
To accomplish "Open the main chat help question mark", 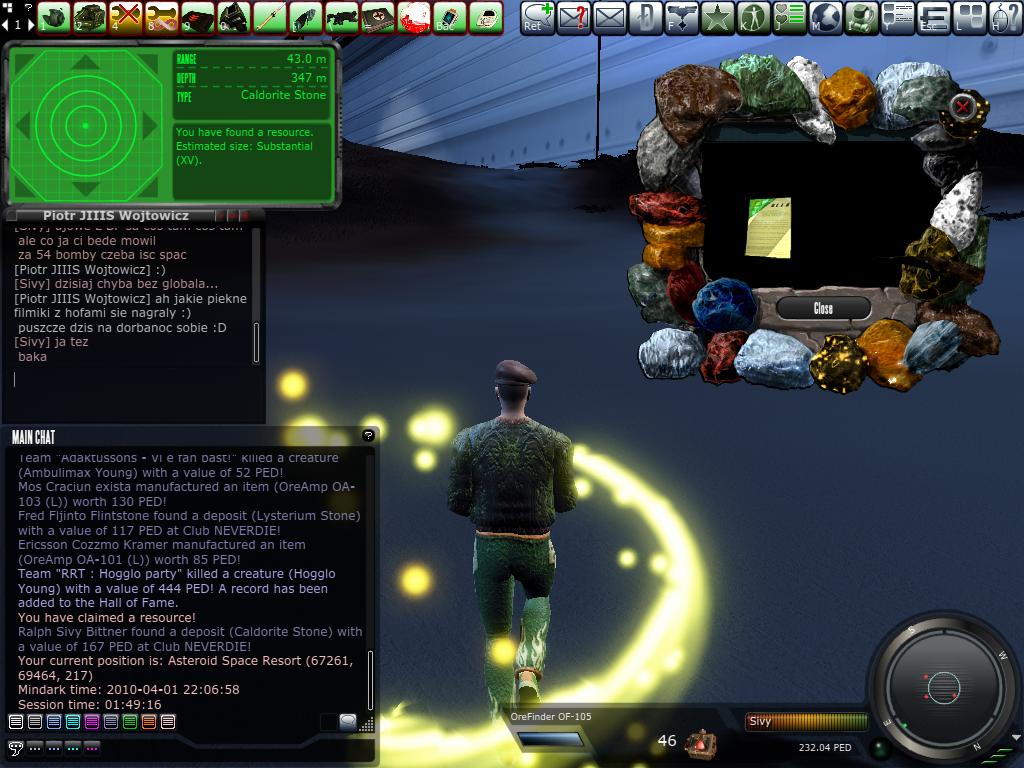I will tap(368, 436).
